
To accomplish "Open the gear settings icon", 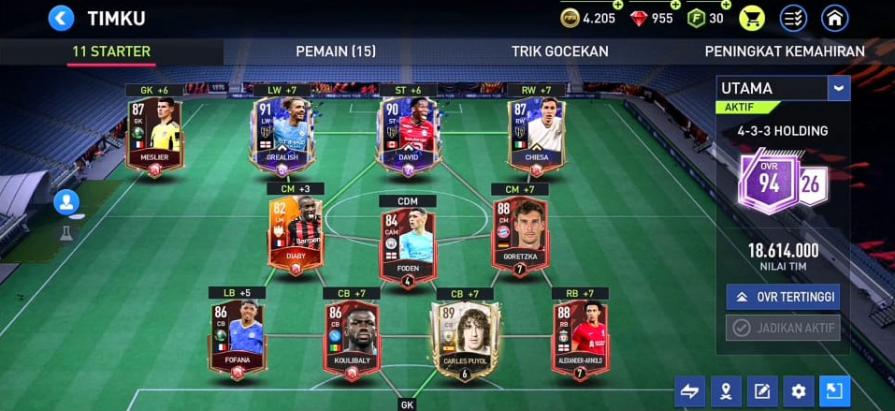I will [x=797, y=391].
